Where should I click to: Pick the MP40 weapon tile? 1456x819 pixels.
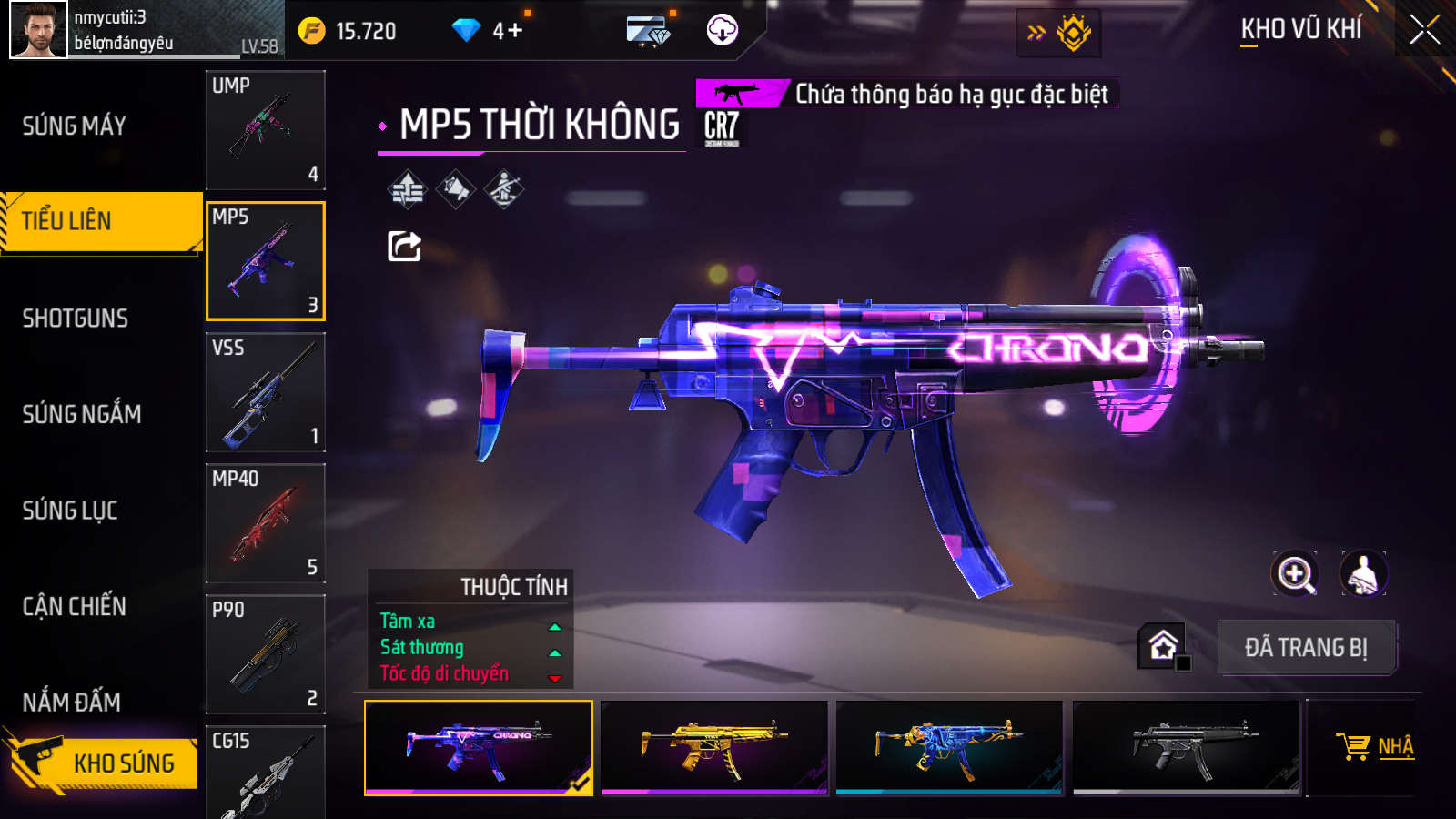[x=266, y=523]
